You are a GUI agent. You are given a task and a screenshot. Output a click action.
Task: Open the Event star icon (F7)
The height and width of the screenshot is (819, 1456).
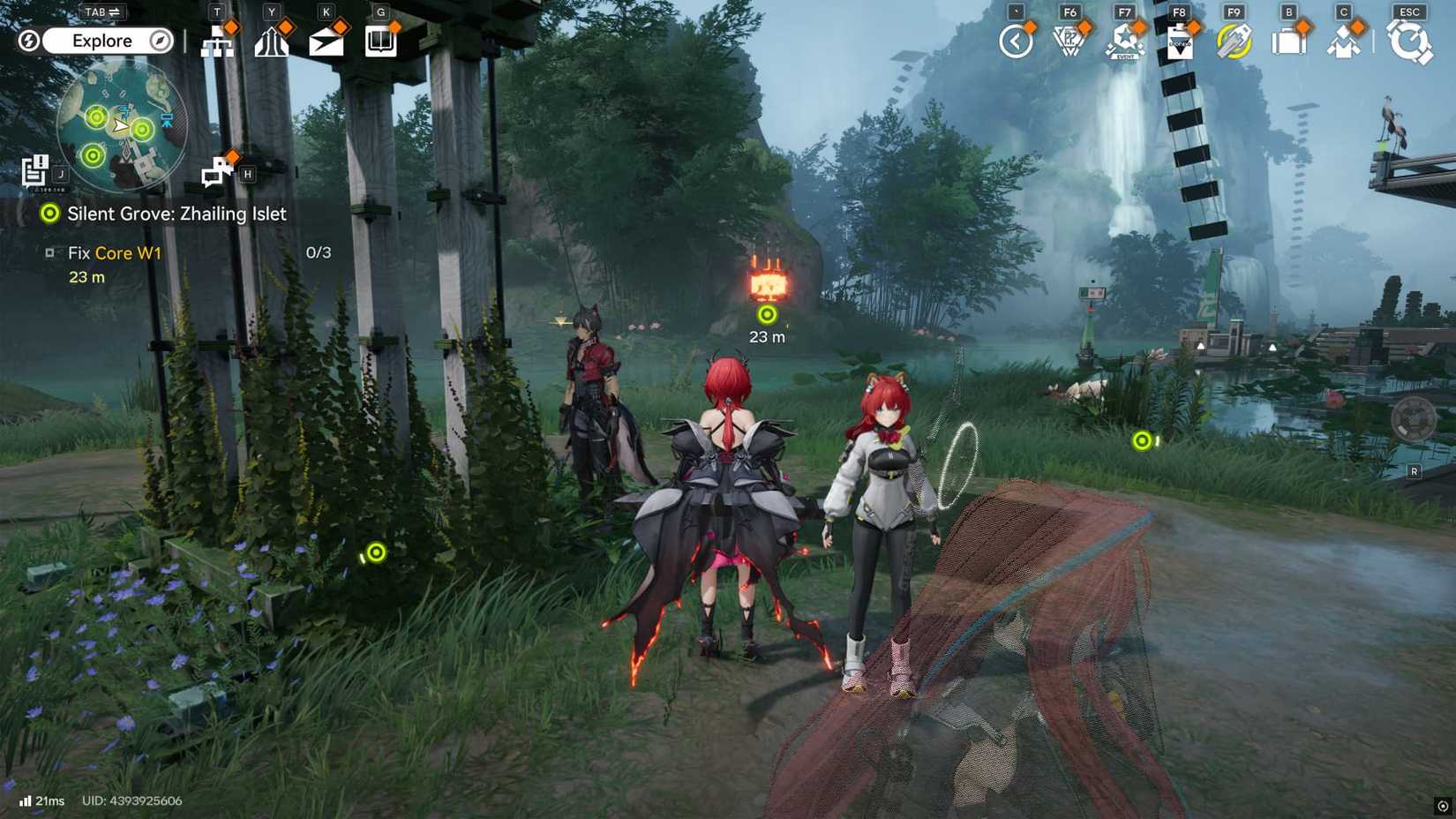click(1122, 41)
